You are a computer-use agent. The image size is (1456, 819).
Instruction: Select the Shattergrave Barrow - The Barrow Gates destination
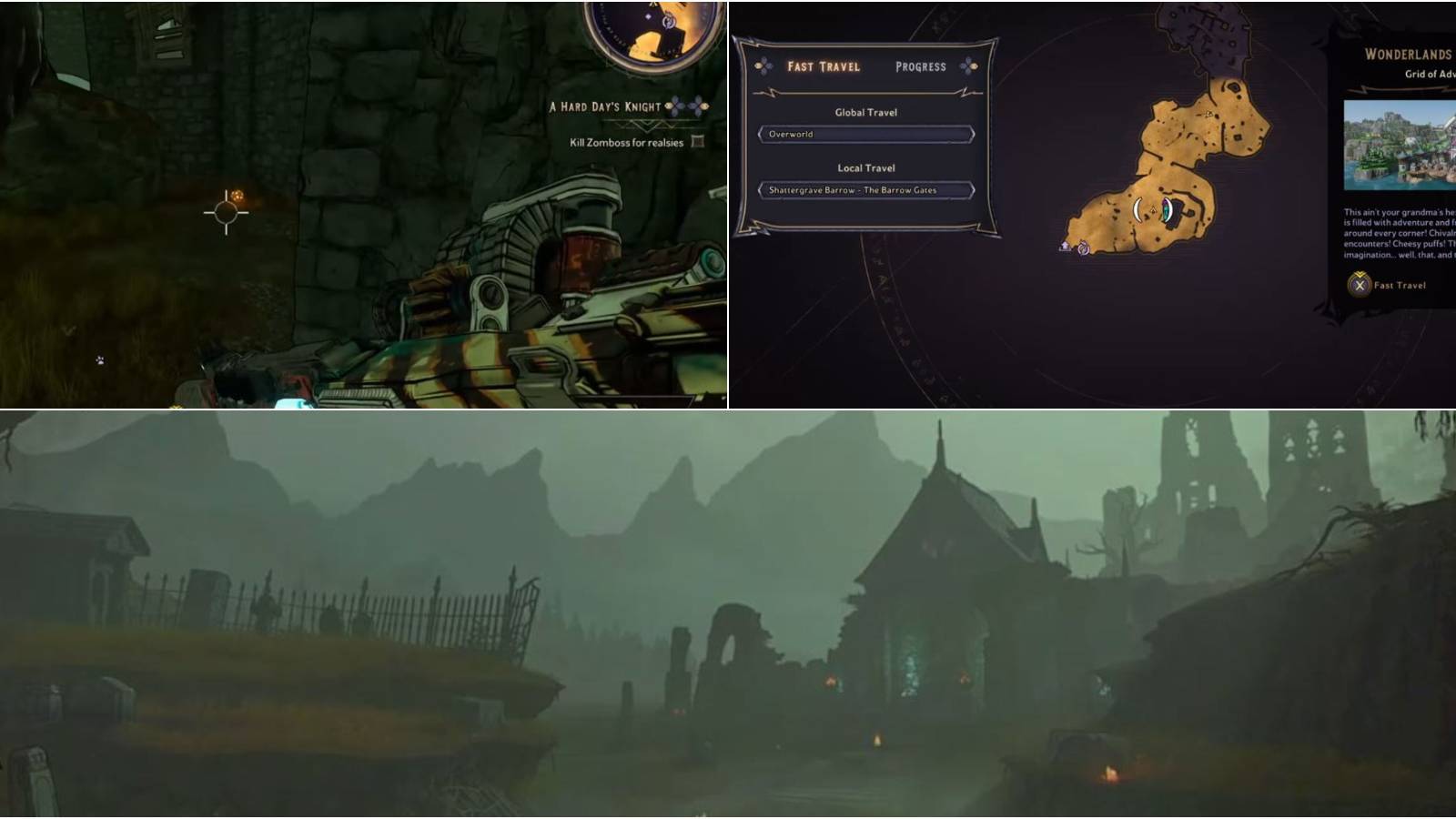(854, 190)
